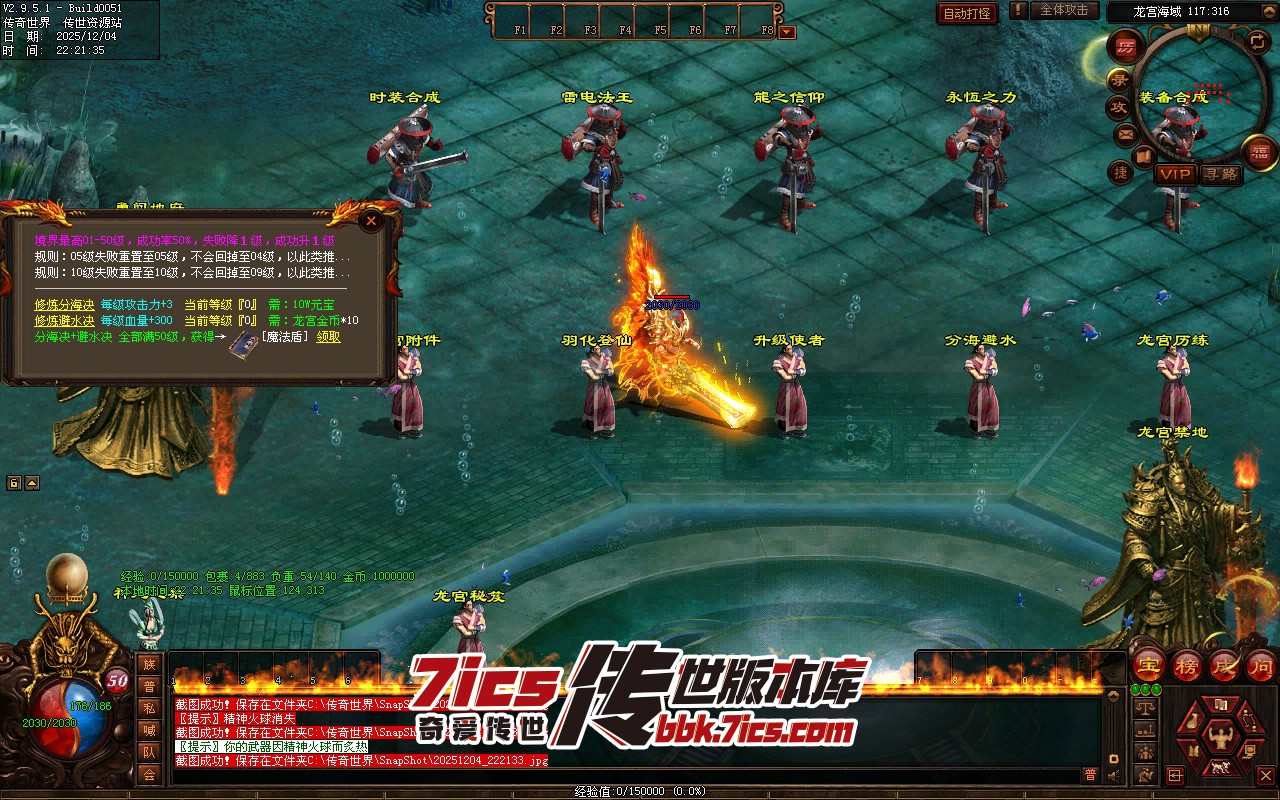Open the 历 calendar round icon

point(1126,47)
